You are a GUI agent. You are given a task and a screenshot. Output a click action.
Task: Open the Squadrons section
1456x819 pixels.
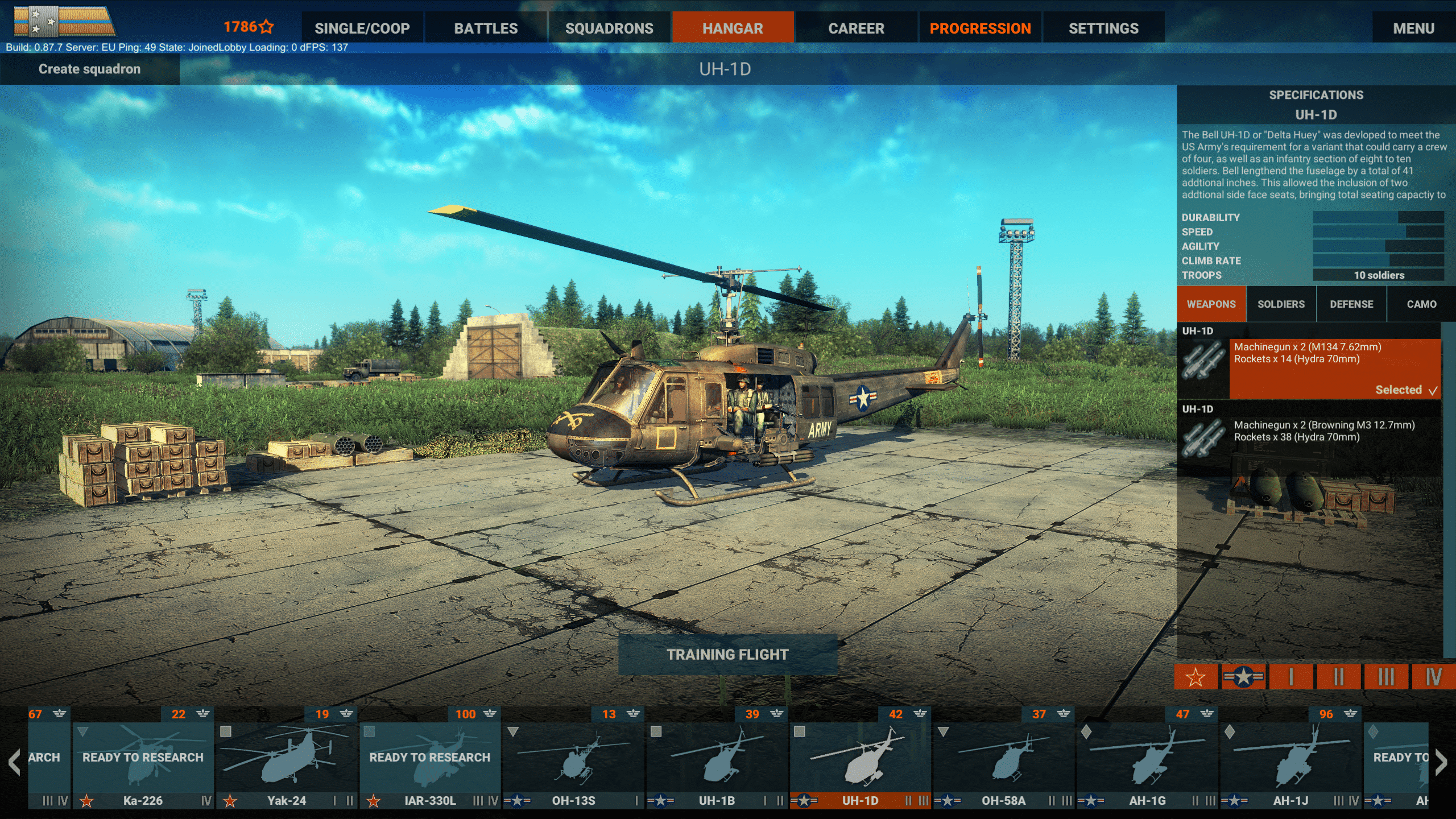pyautogui.click(x=609, y=28)
